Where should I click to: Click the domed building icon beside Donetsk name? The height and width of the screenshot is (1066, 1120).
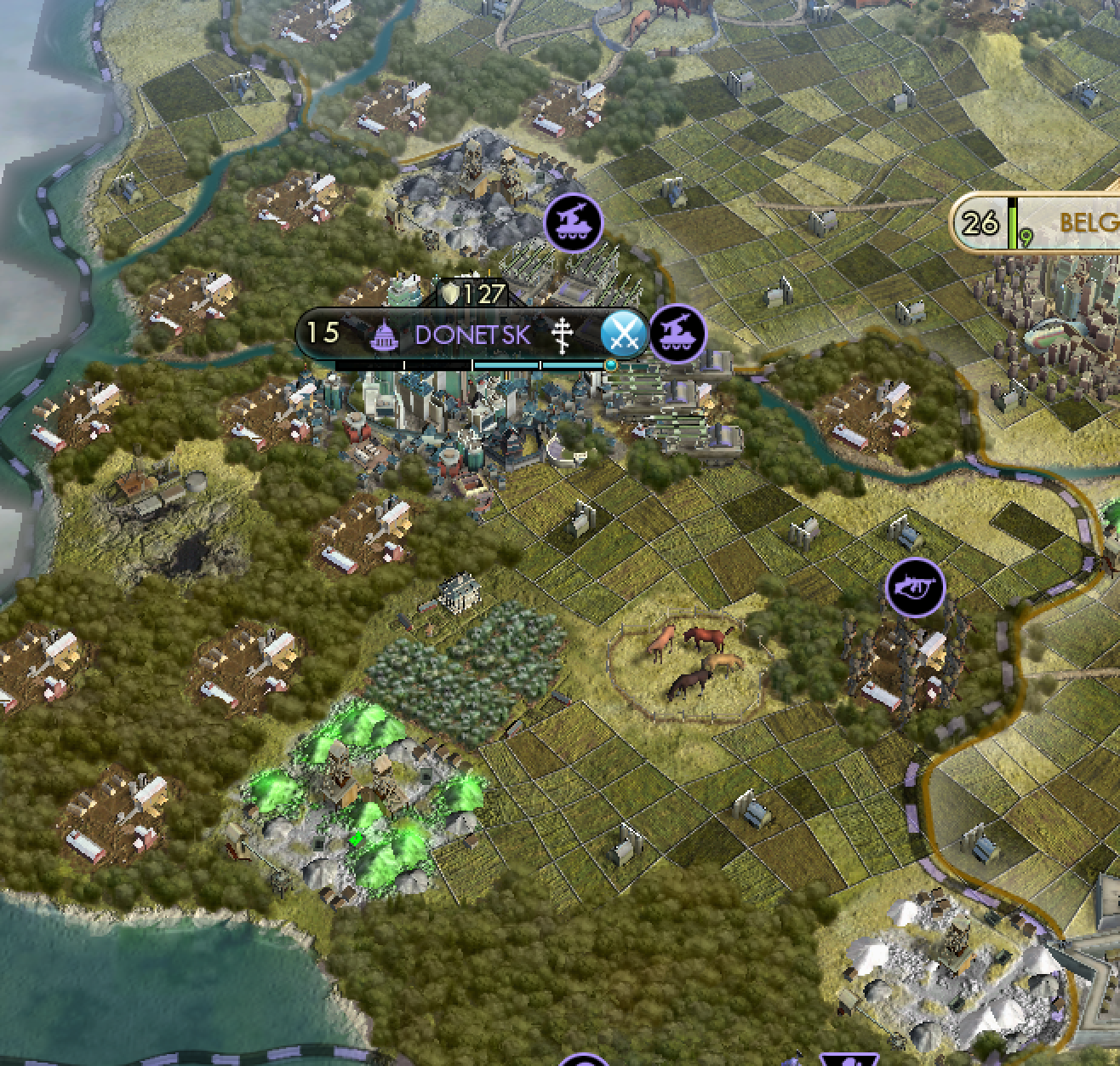[x=384, y=335]
